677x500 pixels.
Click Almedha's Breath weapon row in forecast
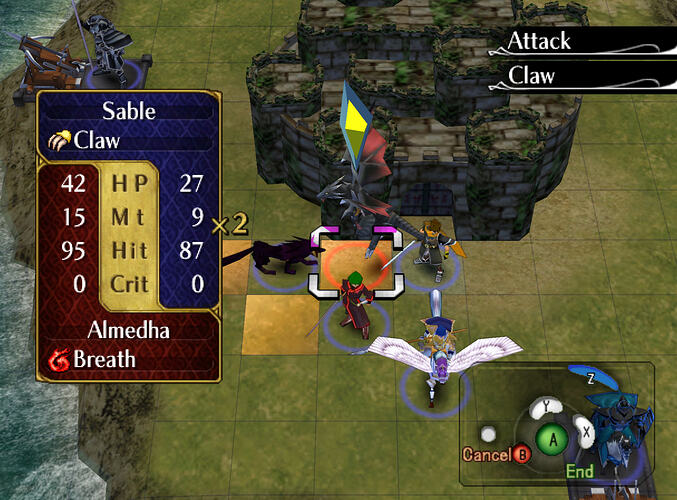pyautogui.click(x=127, y=360)
